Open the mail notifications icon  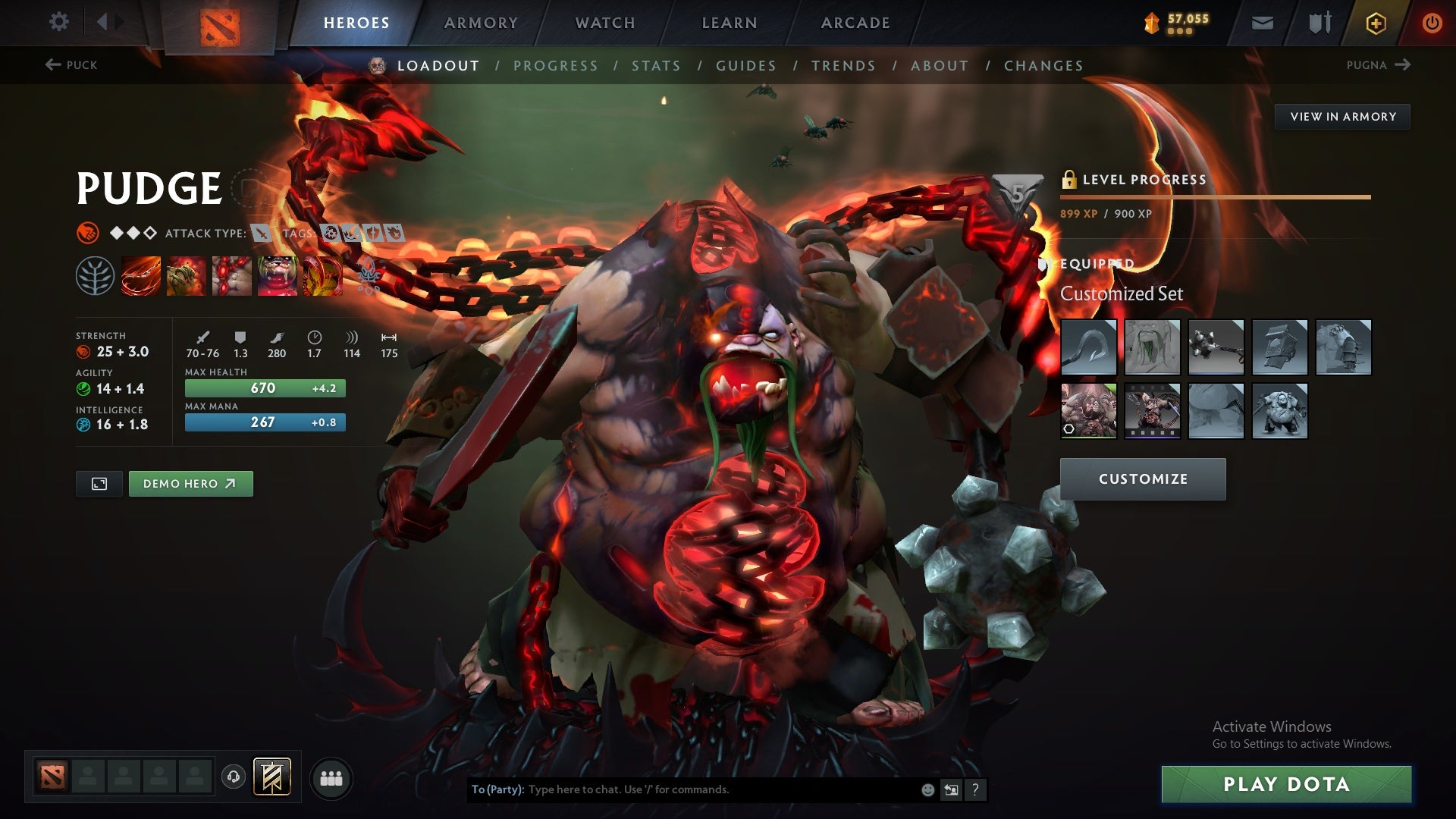[x=1263, y=22]
